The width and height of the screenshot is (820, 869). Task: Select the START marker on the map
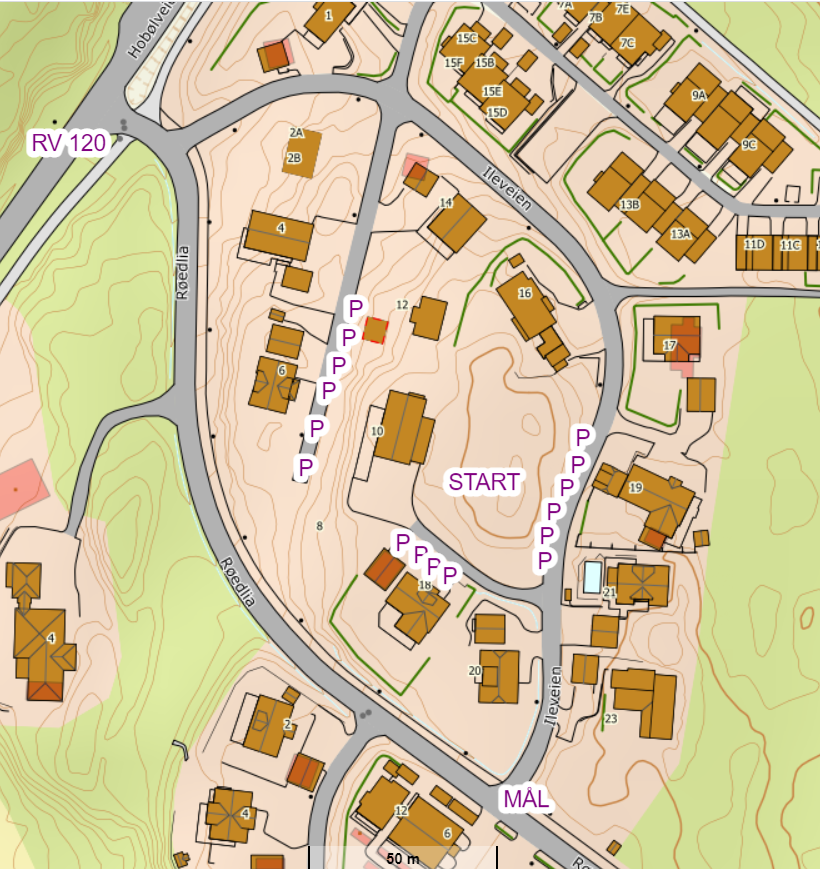[x=484, y=482]
